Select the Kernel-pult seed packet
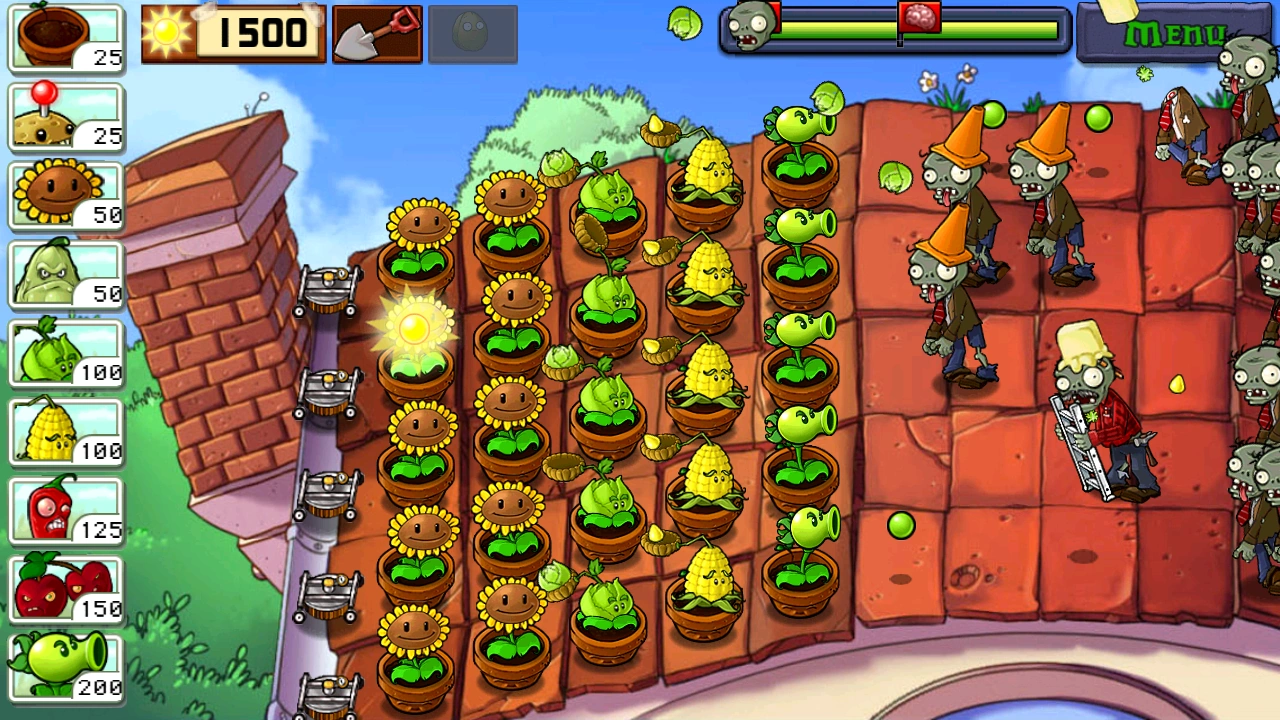The image size is (1280, 720). [66, 432]
